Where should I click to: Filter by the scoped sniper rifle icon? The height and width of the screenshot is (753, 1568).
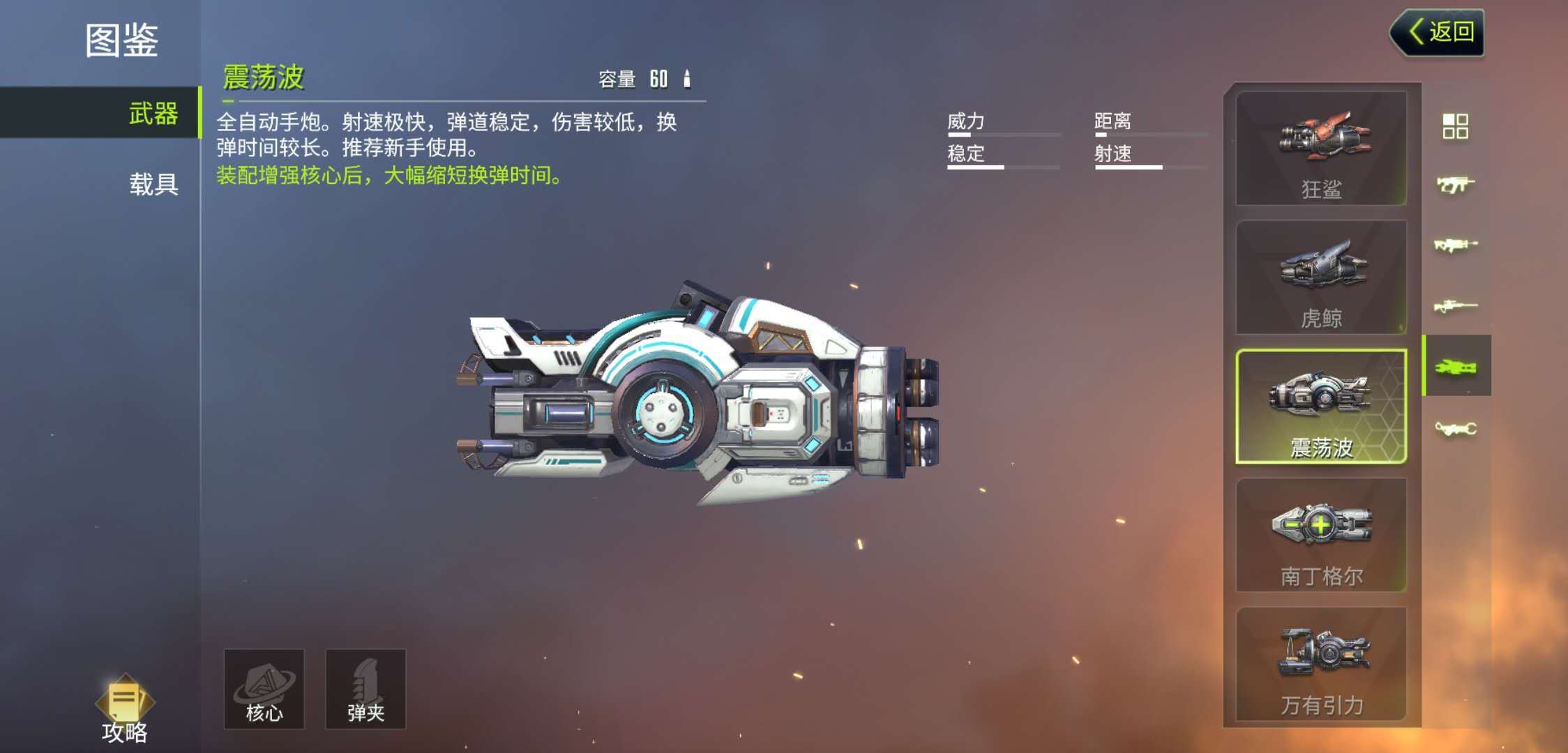1455,306
